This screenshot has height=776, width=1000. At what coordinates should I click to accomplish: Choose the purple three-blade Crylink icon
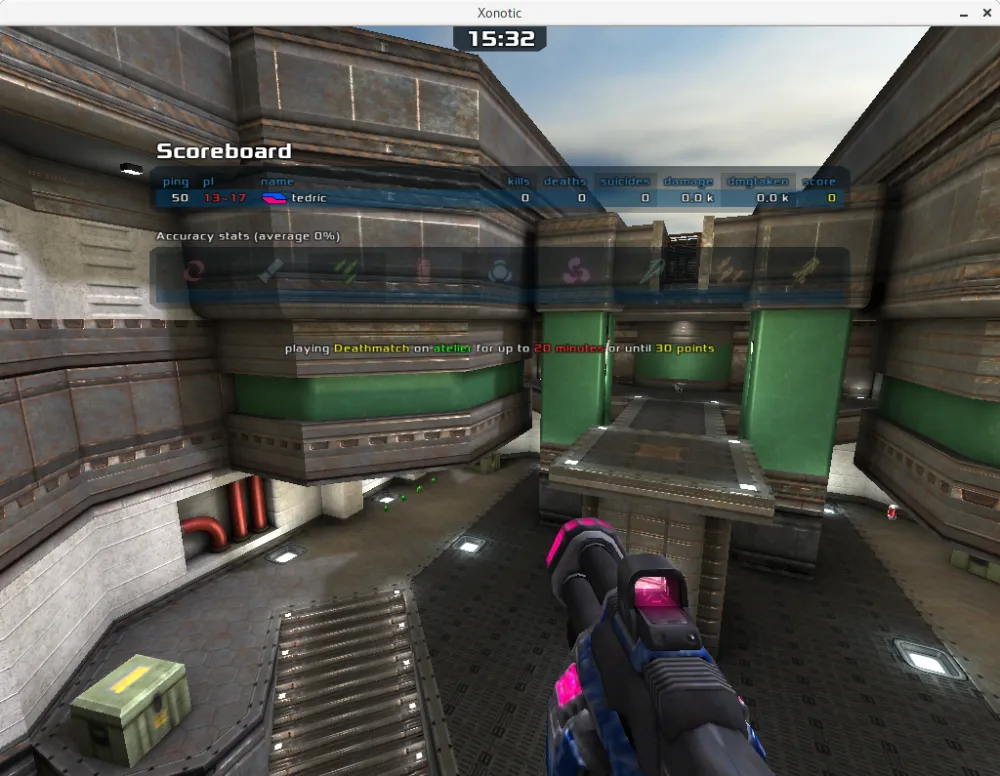click(575, 270)
